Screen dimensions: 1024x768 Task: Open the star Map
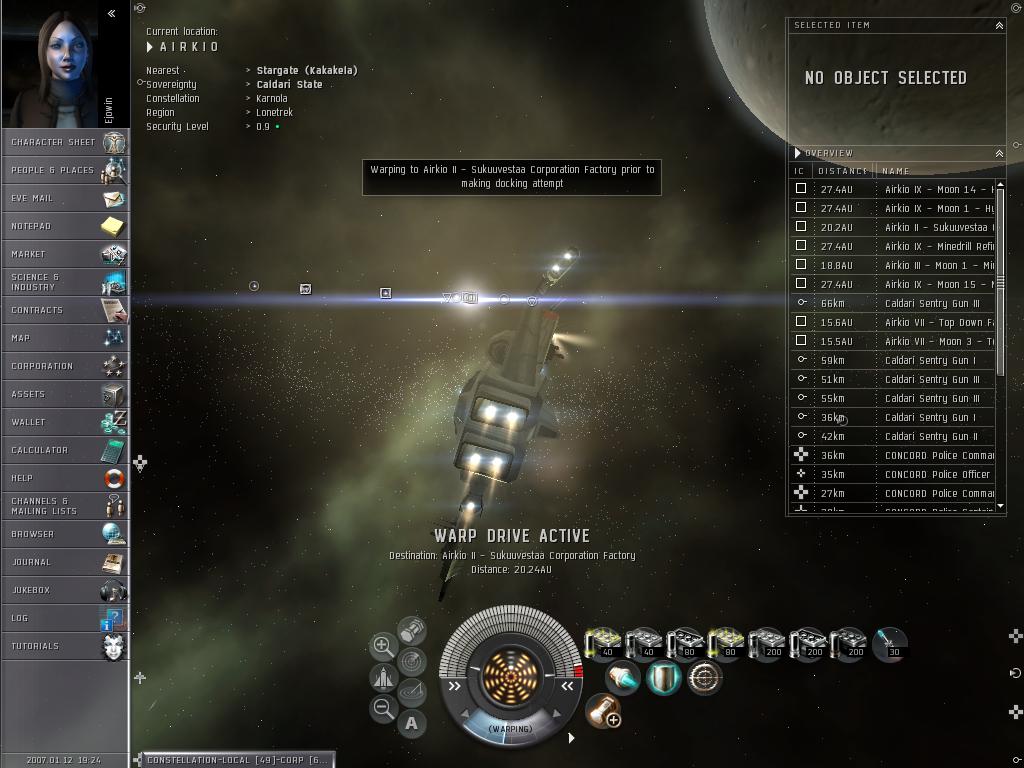[x=64, y=338]
